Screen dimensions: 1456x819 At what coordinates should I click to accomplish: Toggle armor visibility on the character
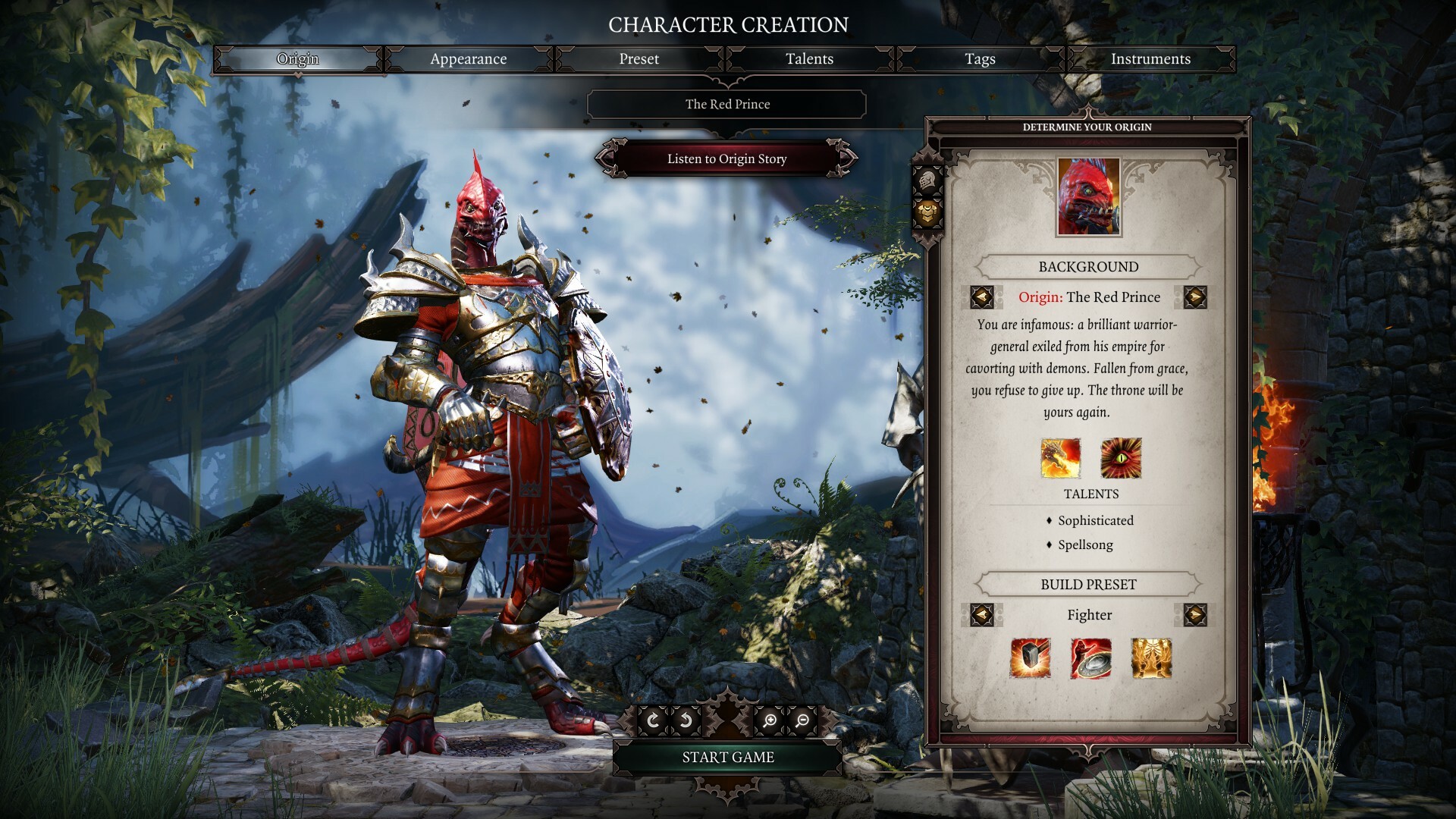coord(927,215)
